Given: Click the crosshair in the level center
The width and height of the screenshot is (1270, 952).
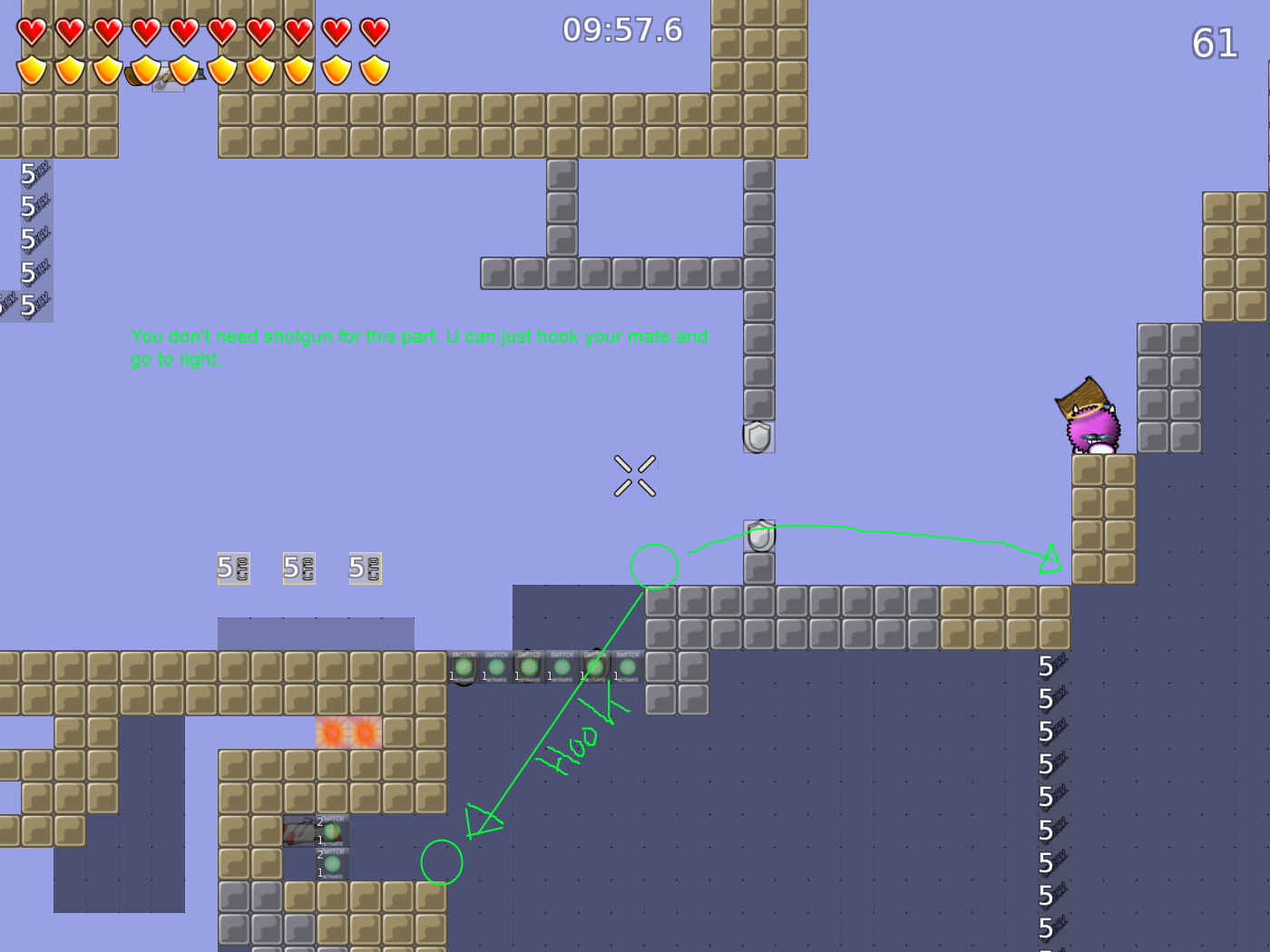Looking at the screenshot, I should tap(636, 476).
